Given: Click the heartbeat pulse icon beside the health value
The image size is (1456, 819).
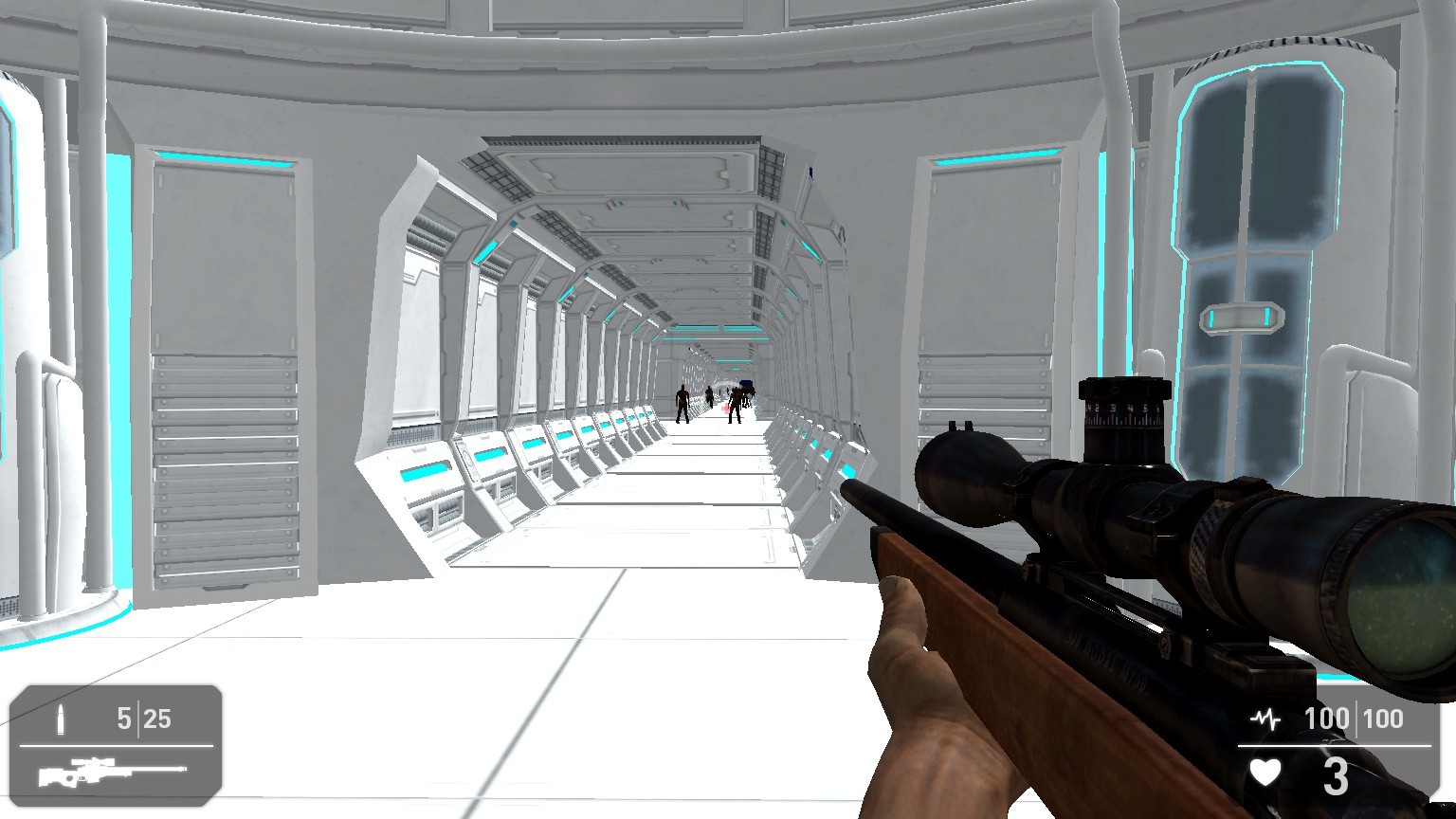Looking at the screenshot, I should pyautogui.click(x=1267, y=719).
